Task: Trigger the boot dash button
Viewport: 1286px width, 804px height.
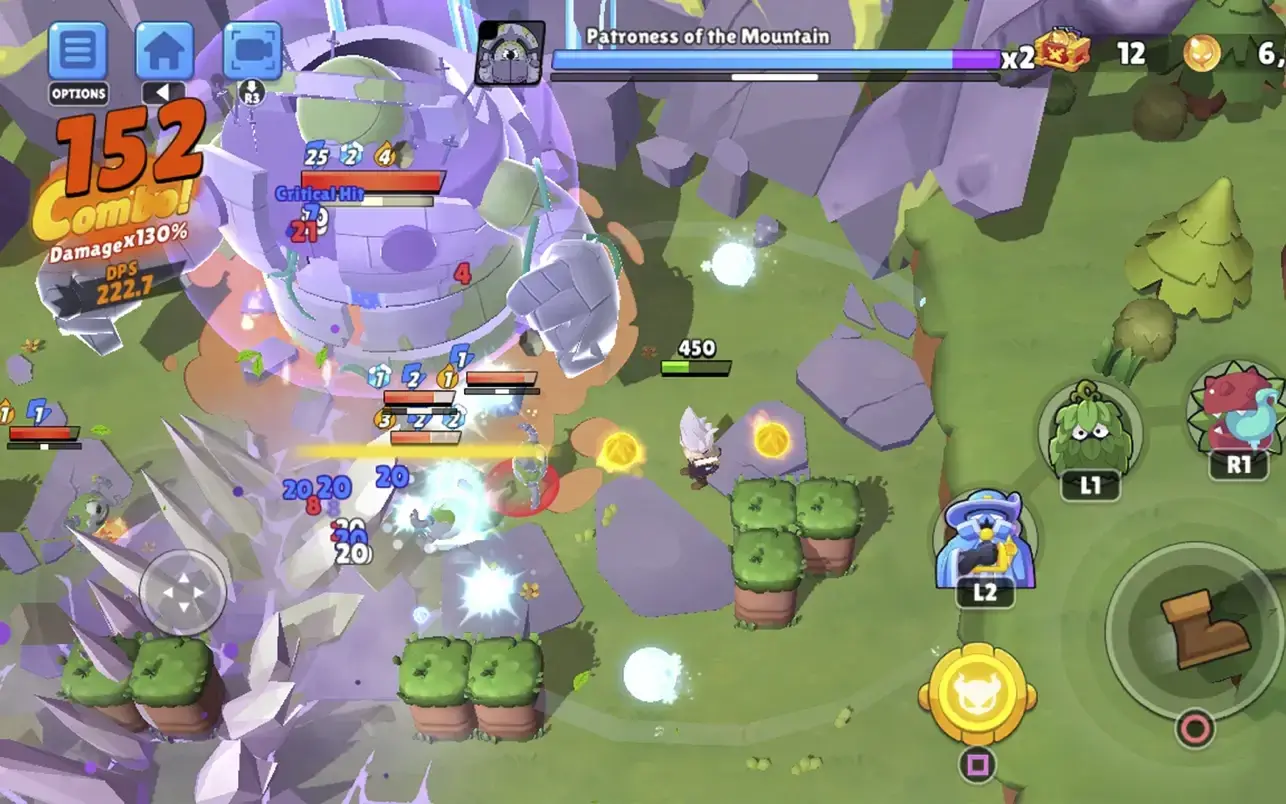Action: pos(1194,630)
